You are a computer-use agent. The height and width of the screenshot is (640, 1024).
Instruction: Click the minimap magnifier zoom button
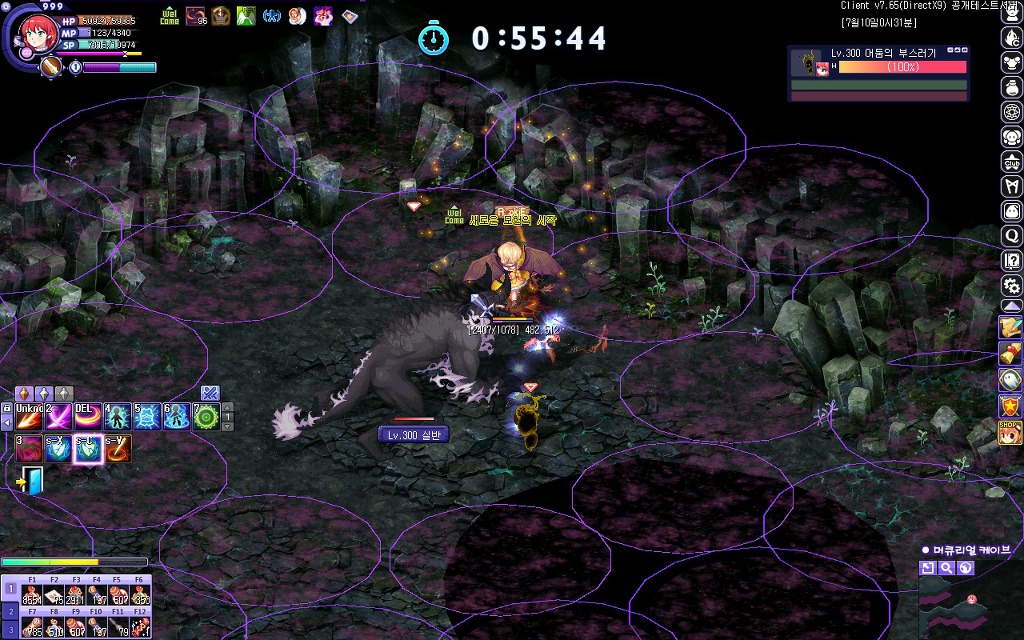pos(946,568)
